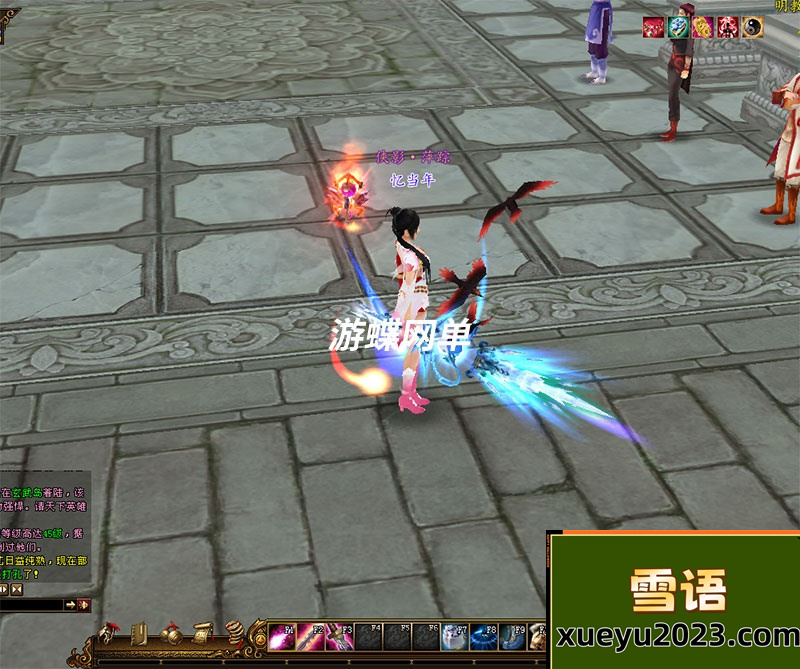Open the scroll quest menu icon
800x669 pixels.
pyautogui.click(x=203, y=634)
